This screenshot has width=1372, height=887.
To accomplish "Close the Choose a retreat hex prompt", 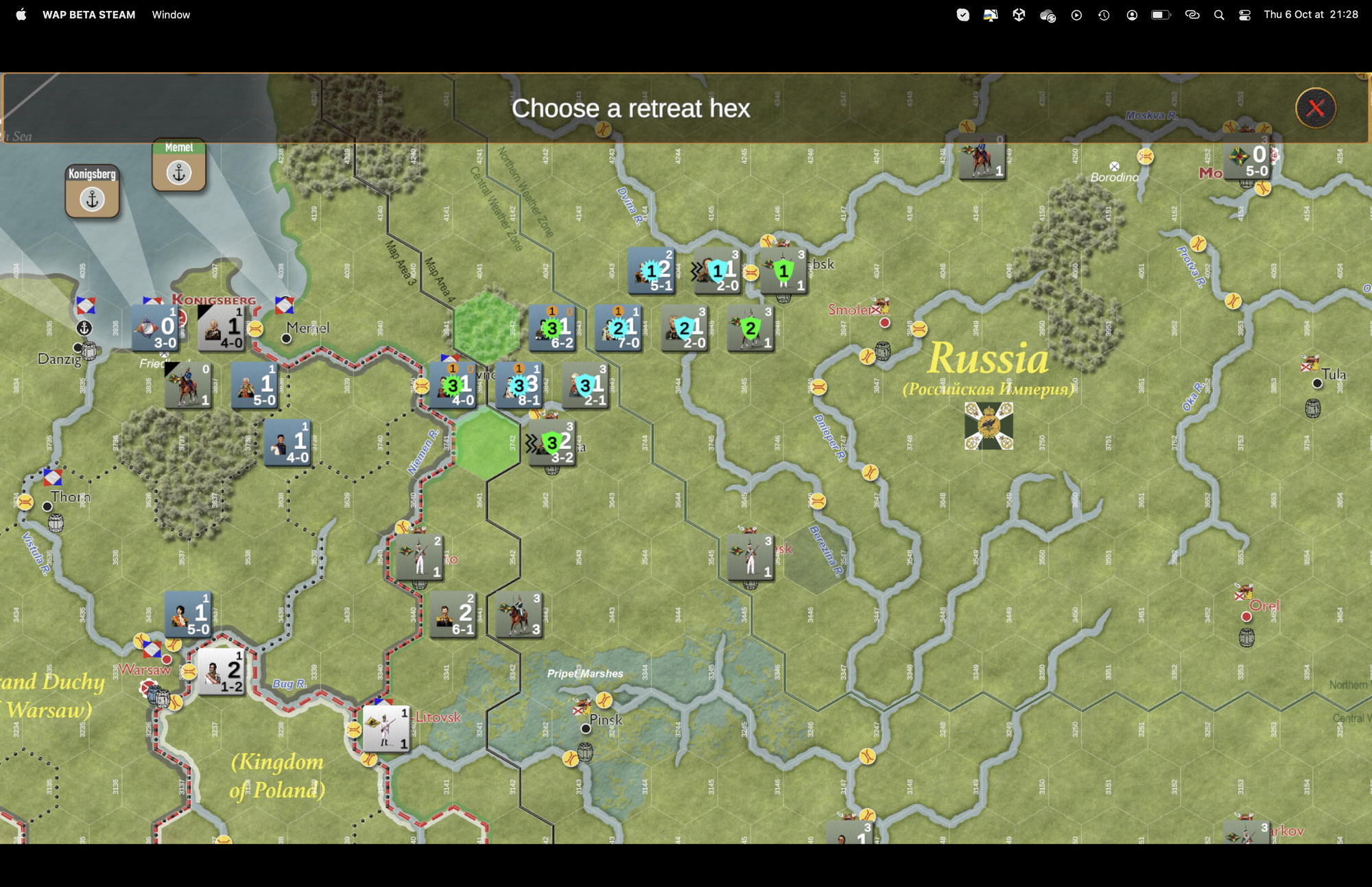I will (x=1315, y=108).
